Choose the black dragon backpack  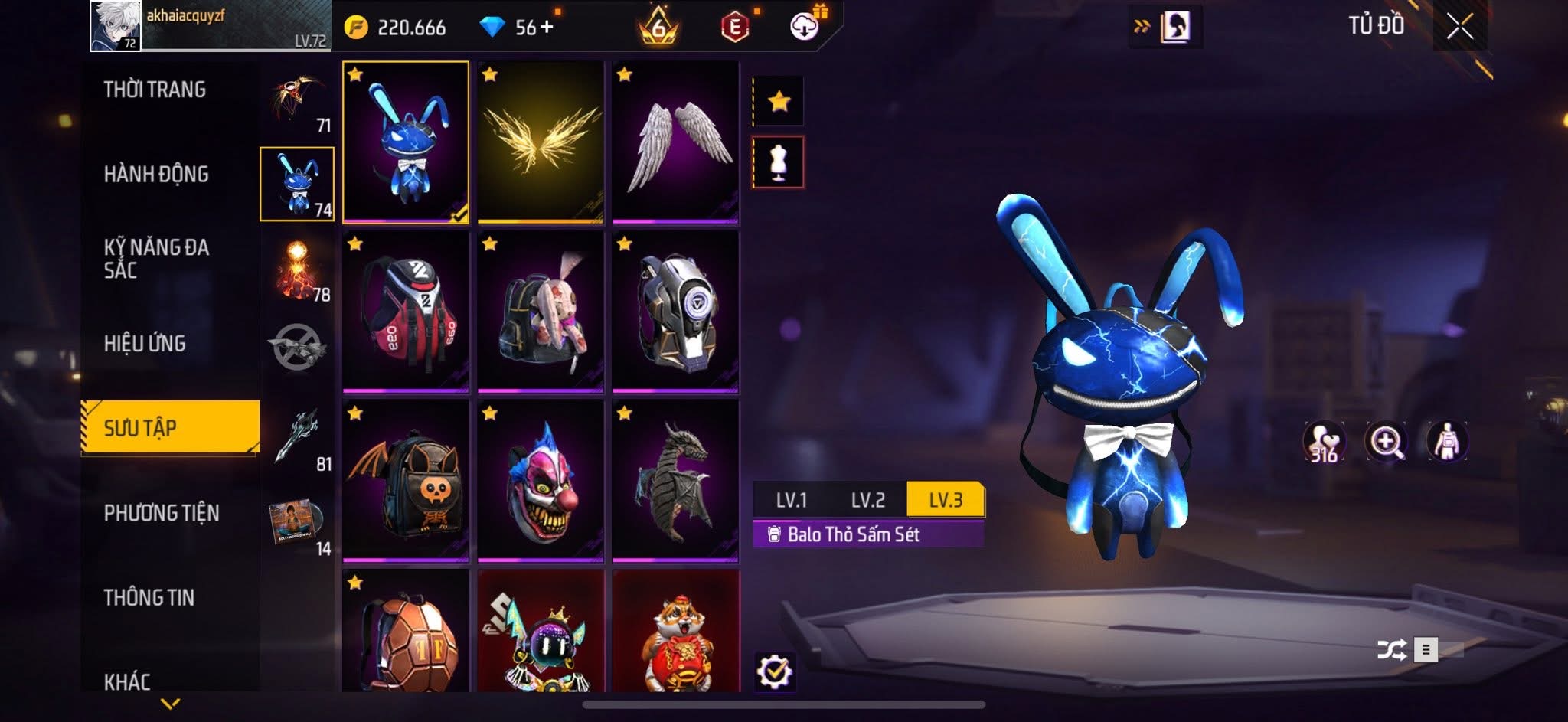tap(675, 481)
